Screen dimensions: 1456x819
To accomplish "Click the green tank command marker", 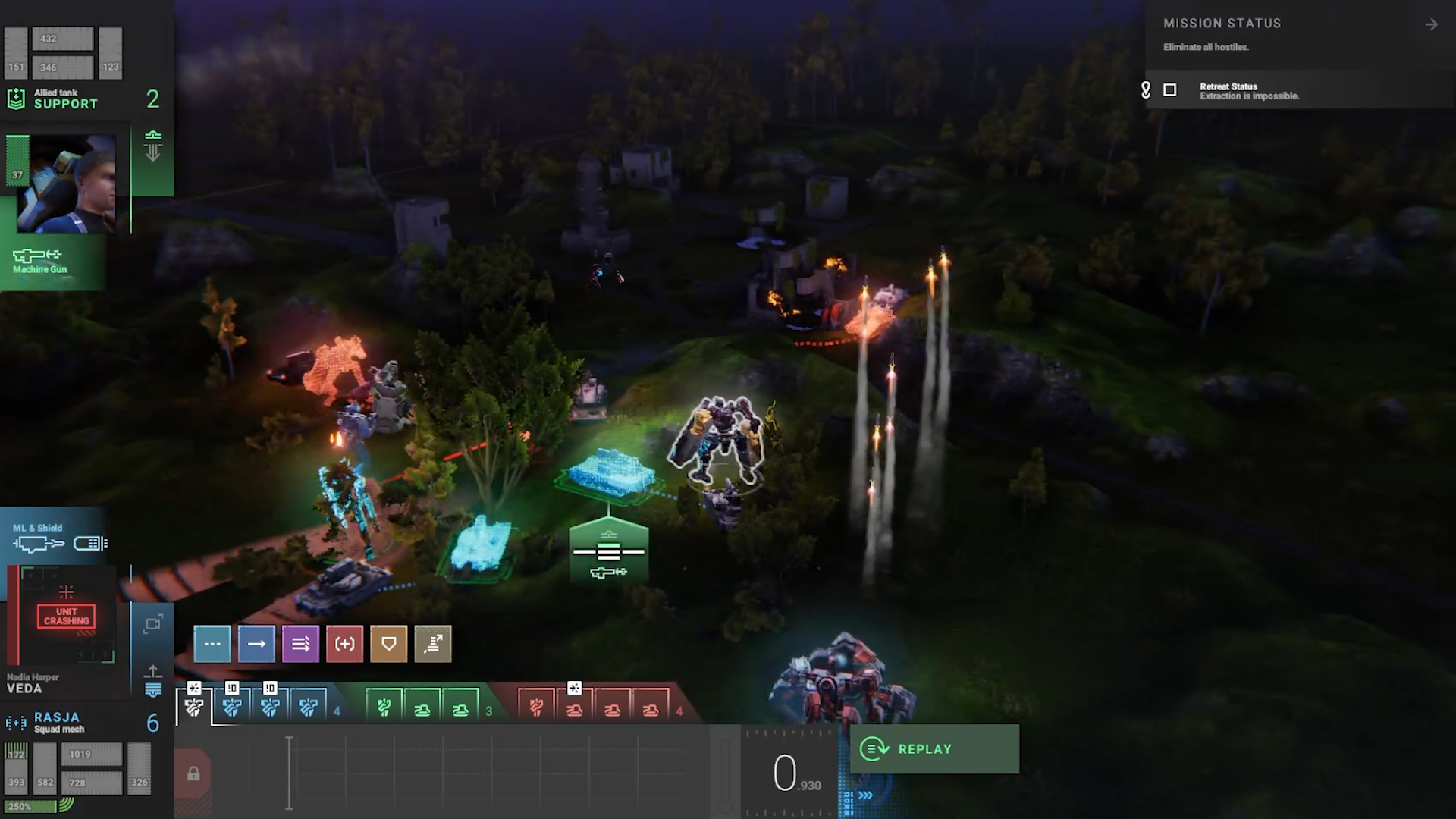I will 608,552.
